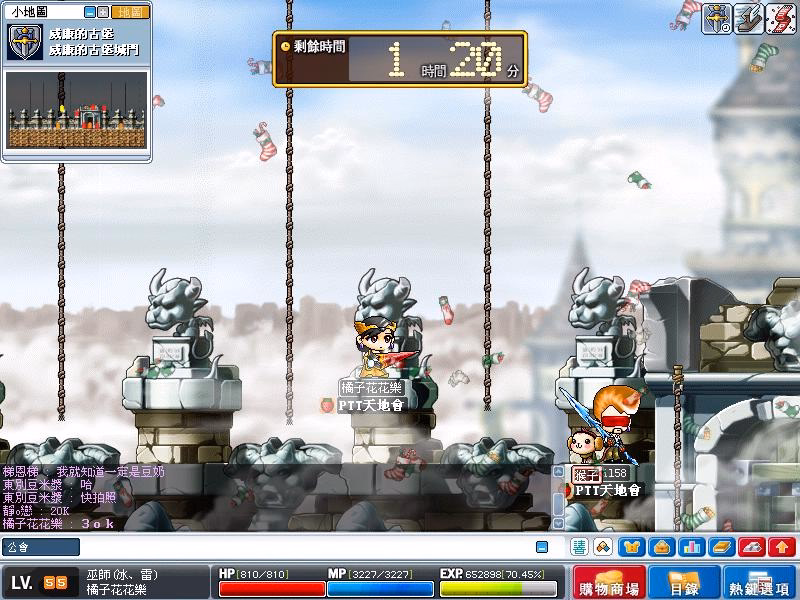Click the castle minimap preview
This screenshot has height=600, width=800.
pyautogui.click(x=78, y=110)
